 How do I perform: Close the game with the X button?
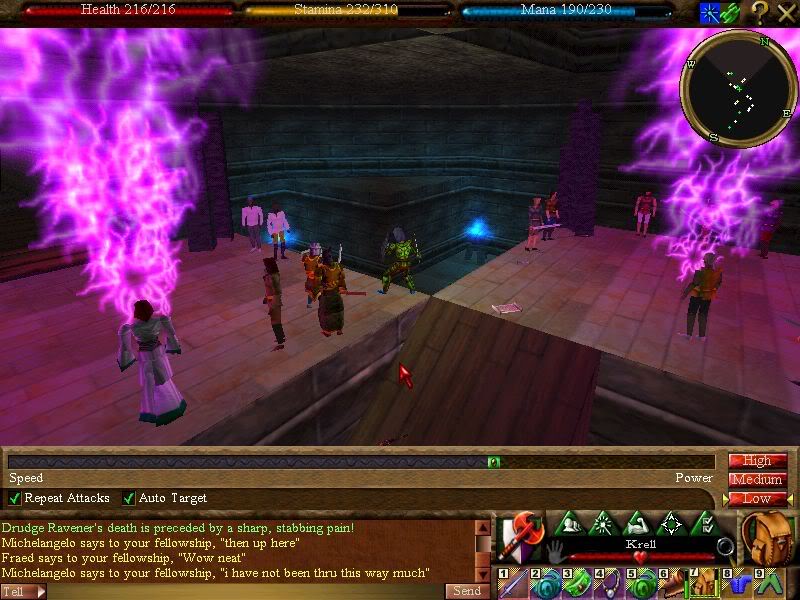pos(785,12)
